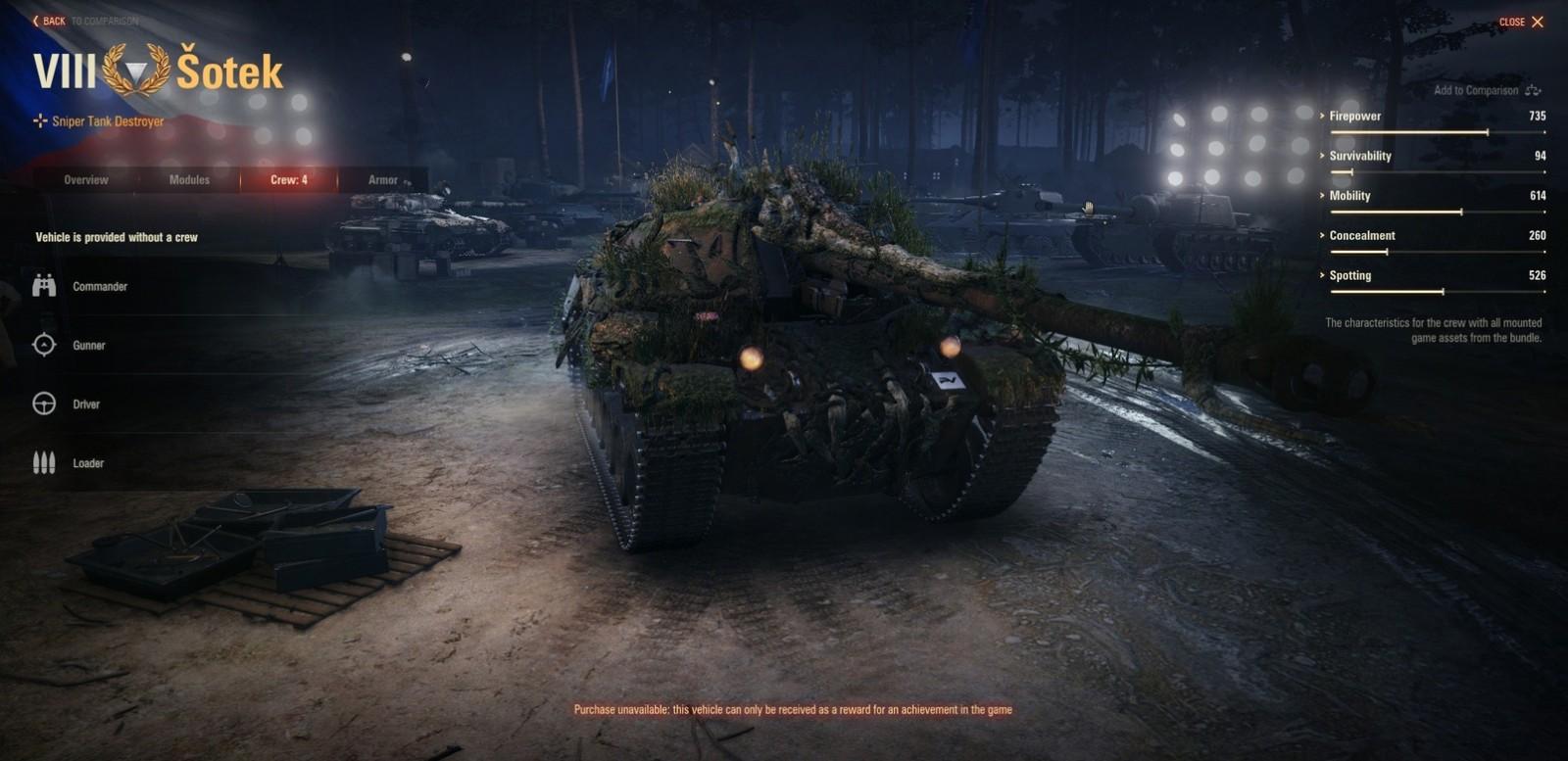
Task: Expand the Spotting stat details
Action: [1322, 275]
